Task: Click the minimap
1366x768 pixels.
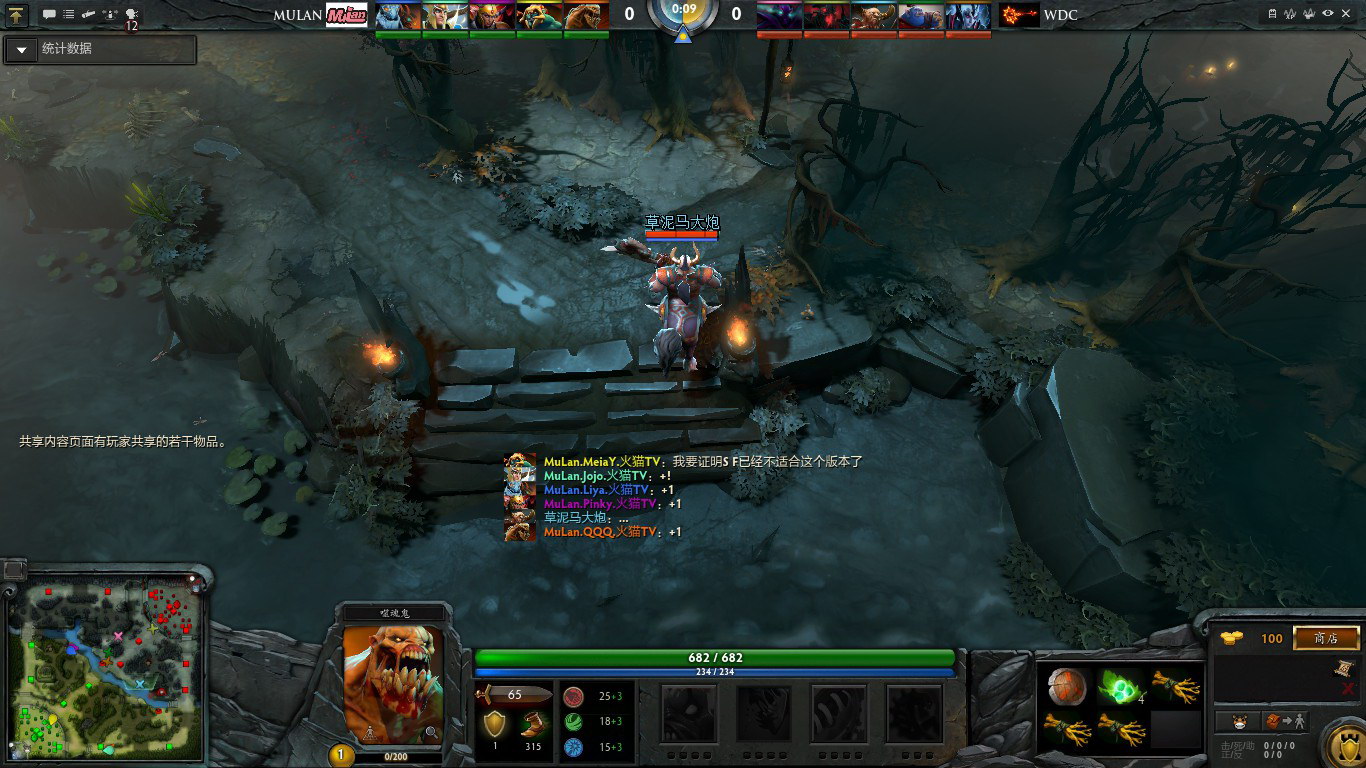Action: coord(106,670)
